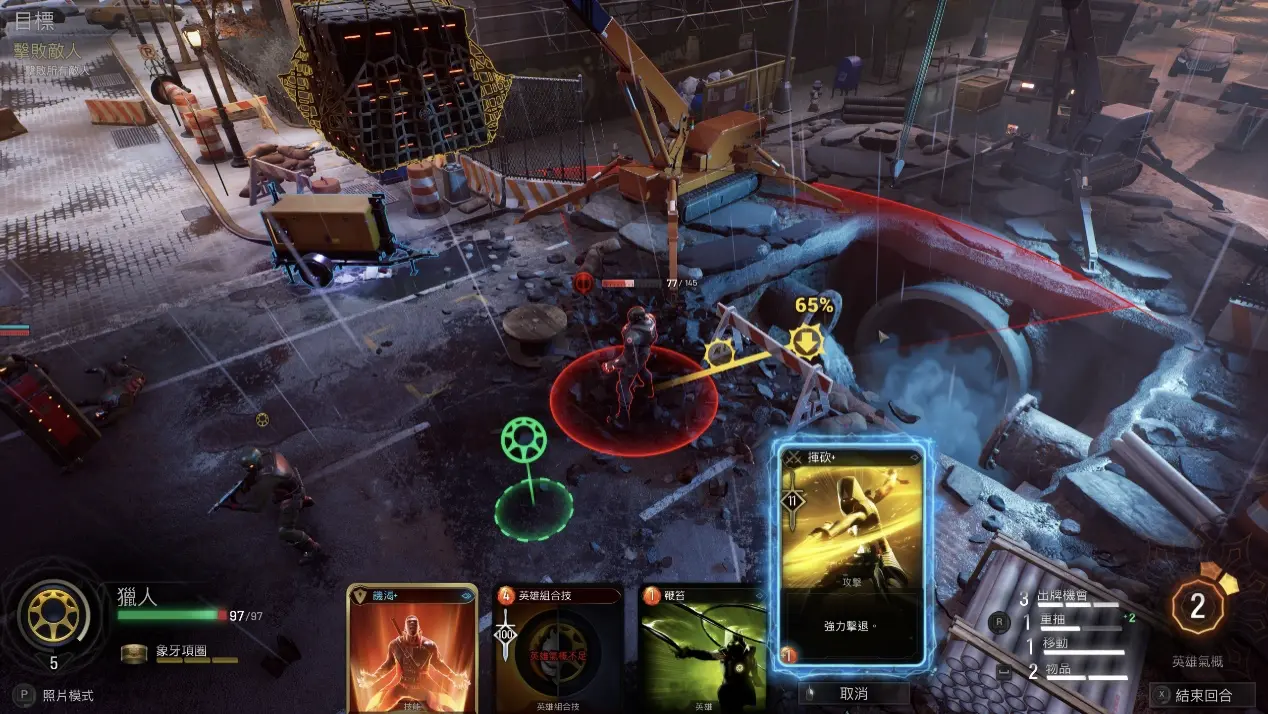The height and width of the screenshot is (714, 1268).
Task: Play the highlighted 揮砍 attack card
Action: click(853, 553)
